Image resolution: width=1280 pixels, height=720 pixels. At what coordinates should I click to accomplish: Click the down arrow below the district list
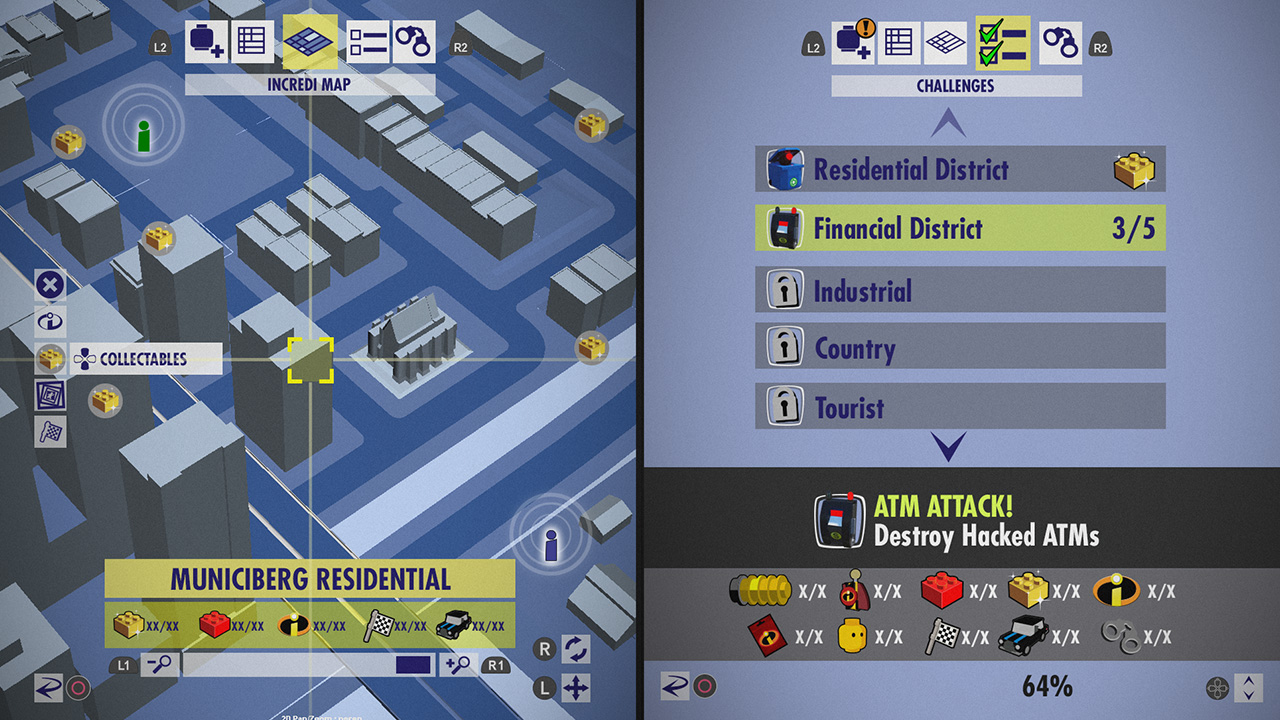(948, 446)
